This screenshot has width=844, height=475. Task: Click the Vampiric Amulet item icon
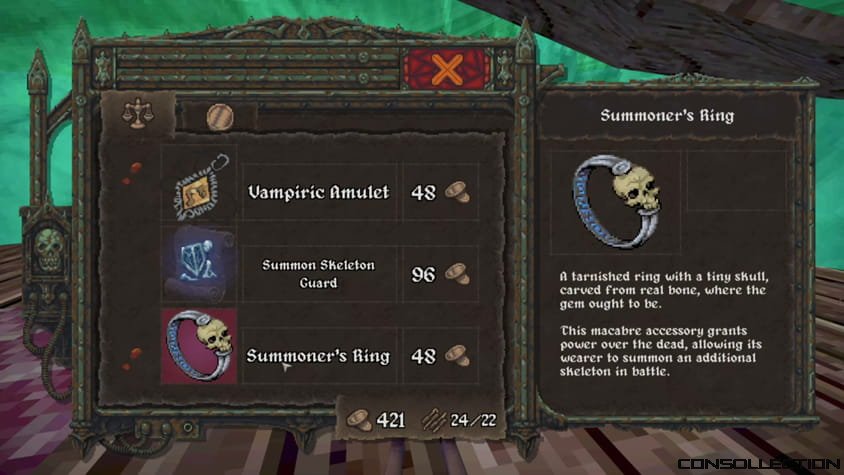click(x=200, y=191)
